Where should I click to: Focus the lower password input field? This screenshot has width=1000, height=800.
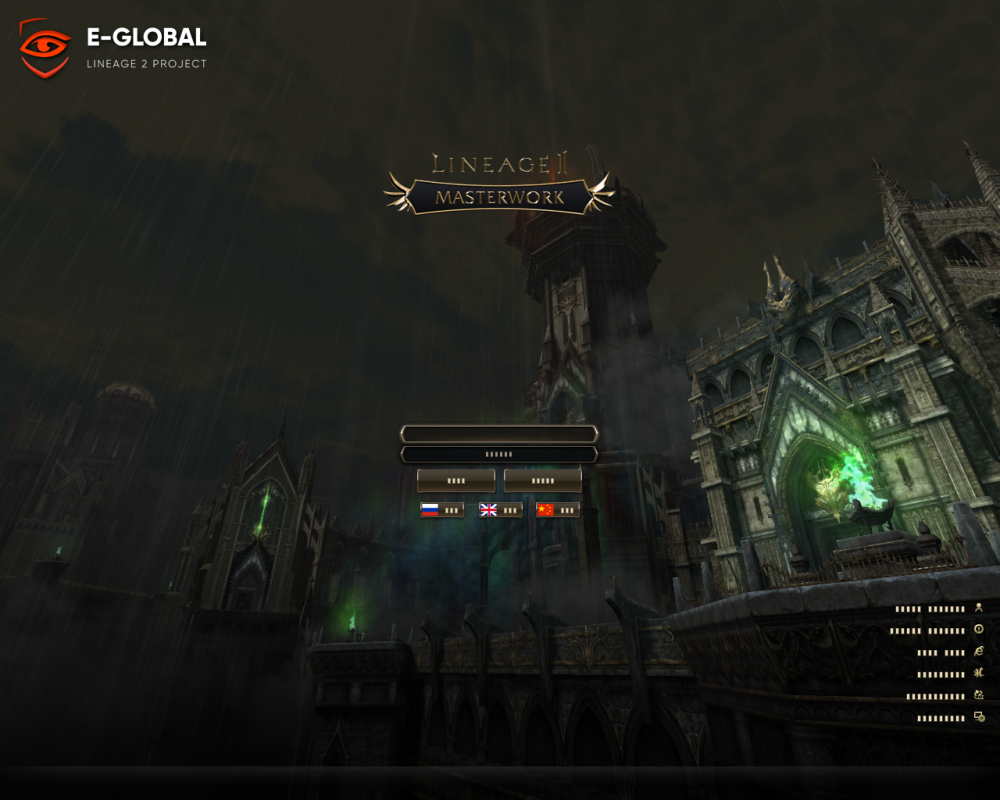499,455
